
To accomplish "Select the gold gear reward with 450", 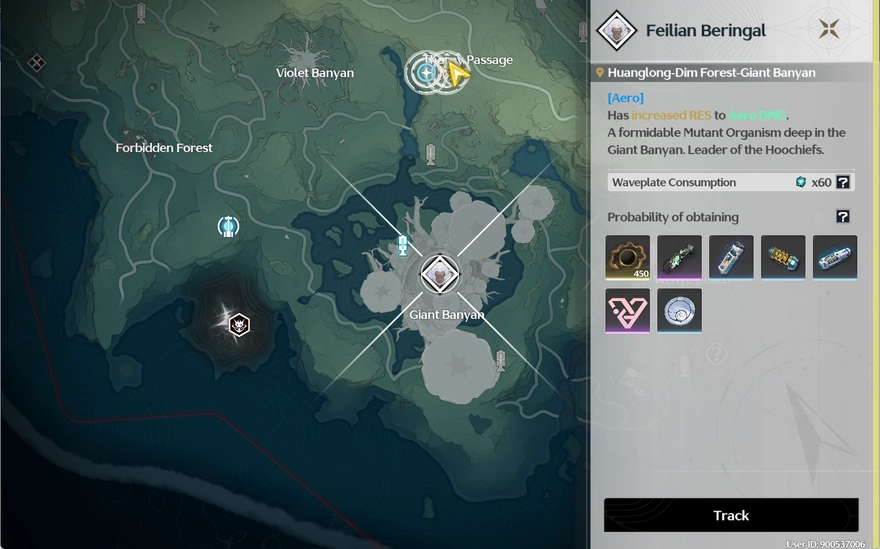I will coord(627,257).
